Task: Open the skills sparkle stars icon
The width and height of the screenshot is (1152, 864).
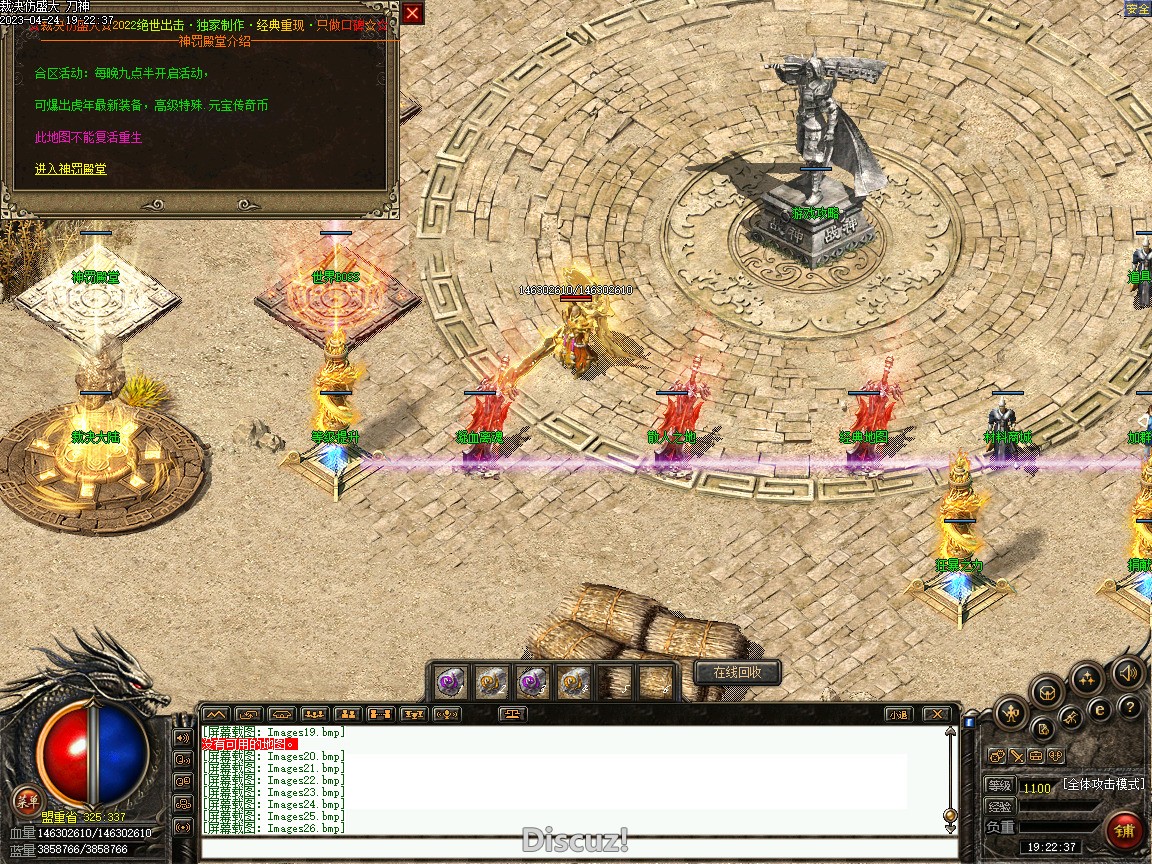Action: coord(1087,679)
